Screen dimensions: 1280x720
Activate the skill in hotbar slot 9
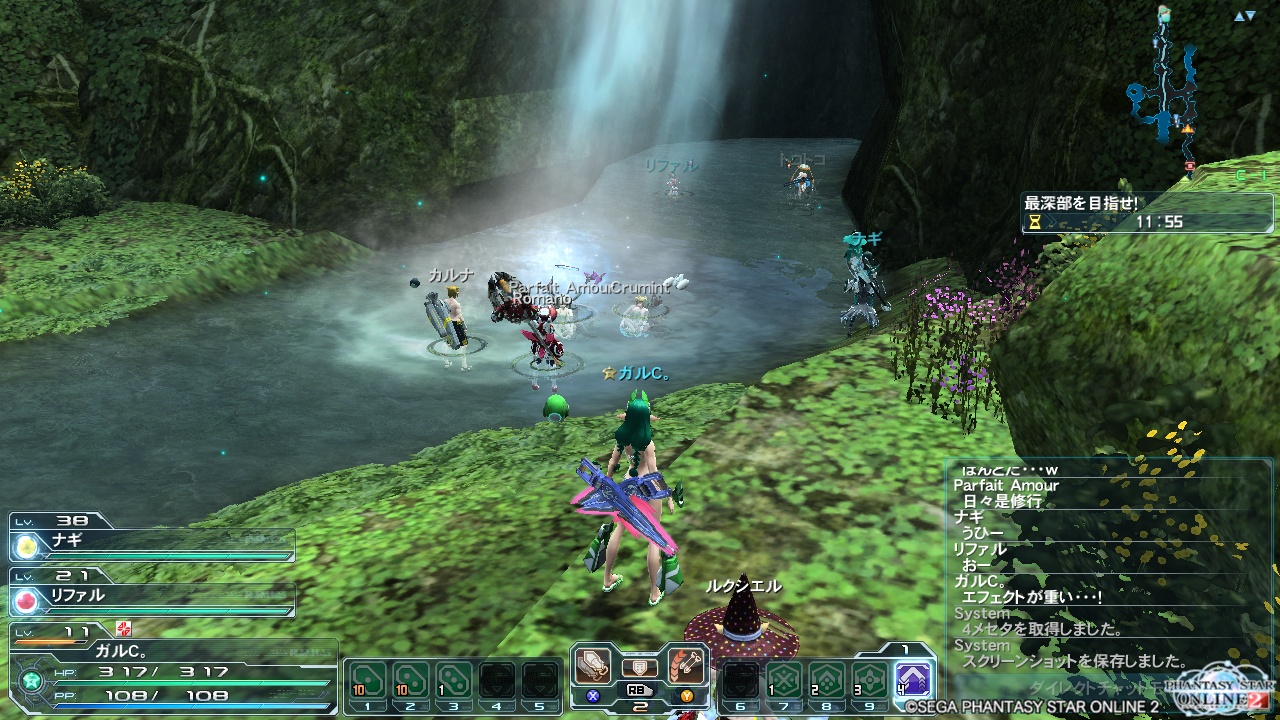870,682
